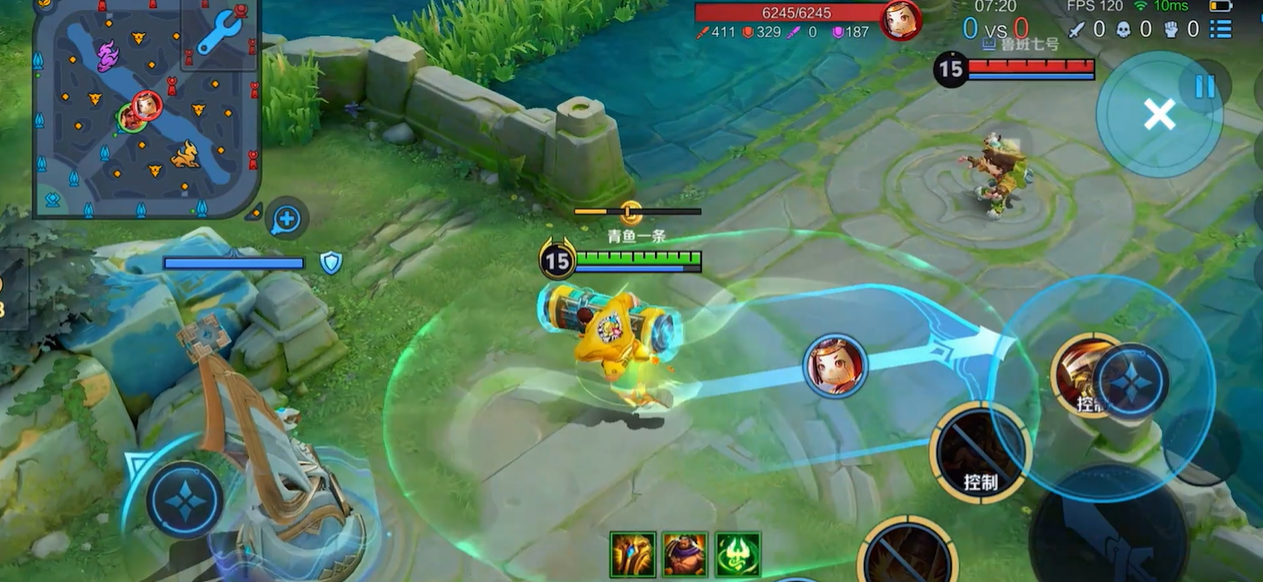Screen dimensions: 1263x582
Task: Select the green trident item icon
Action: click(738, 554)
